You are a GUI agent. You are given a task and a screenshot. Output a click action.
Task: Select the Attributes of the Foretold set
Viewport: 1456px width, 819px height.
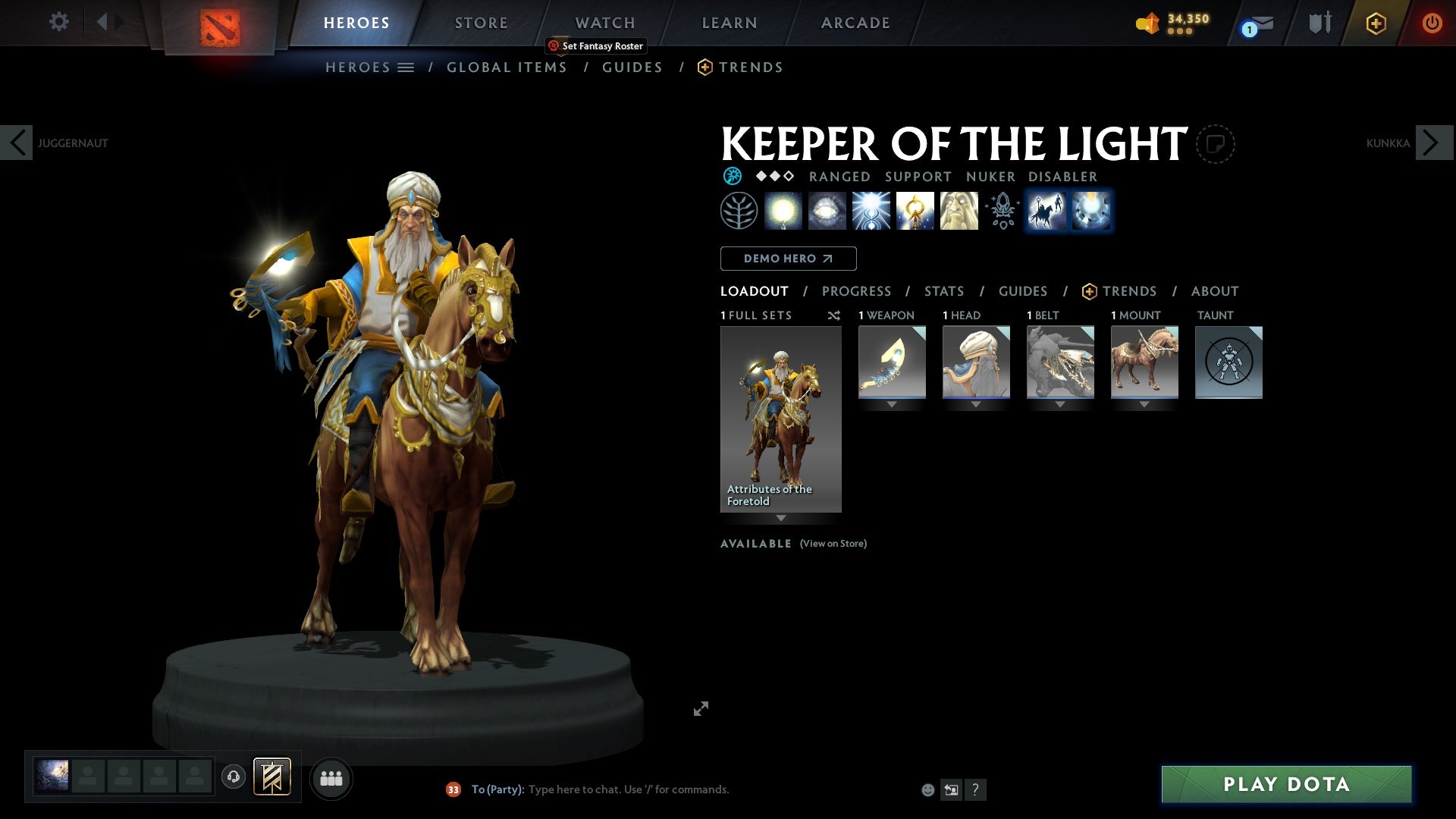(780, 419)
